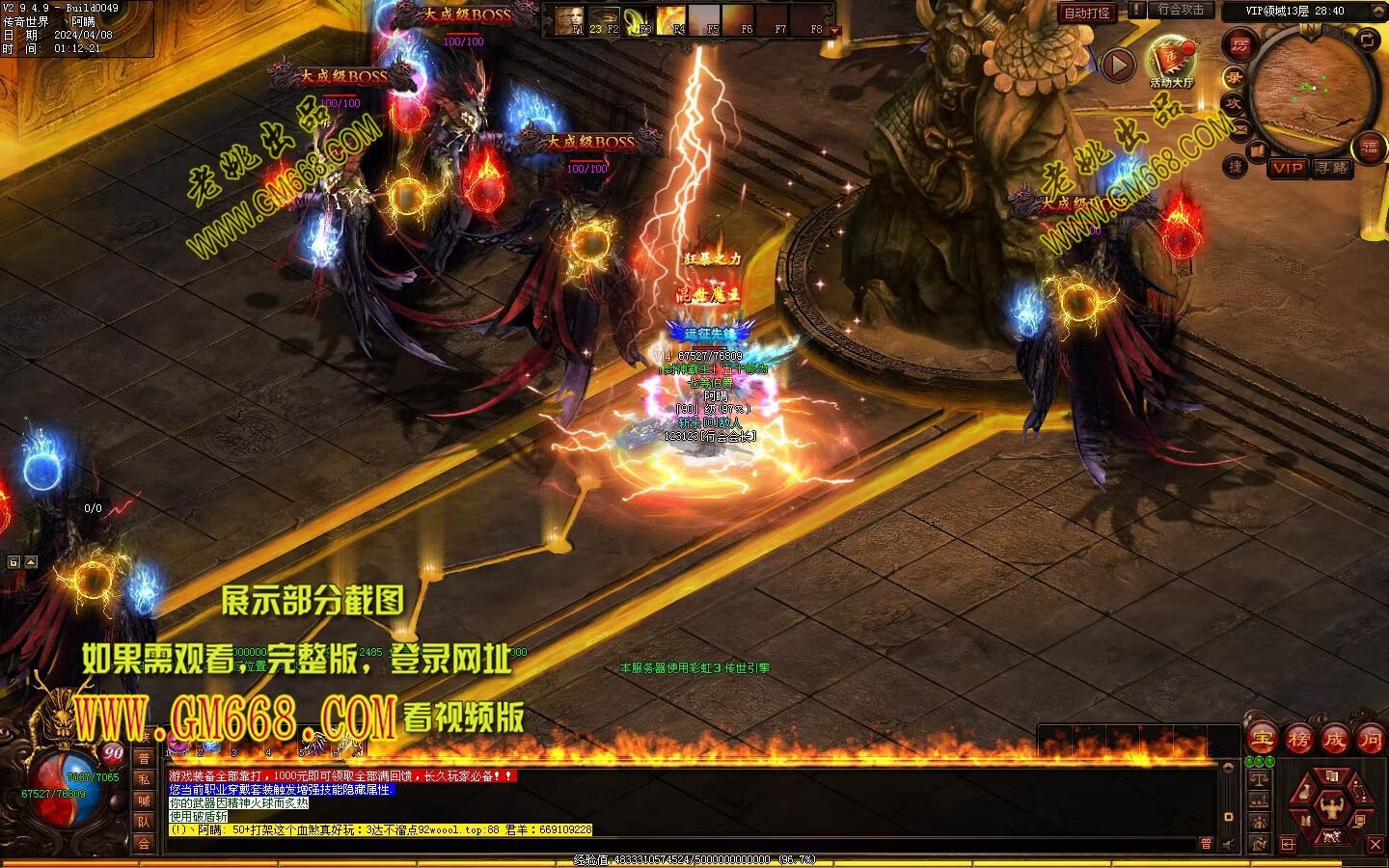Close the hexagon menu with X button

pos(1375,844)
